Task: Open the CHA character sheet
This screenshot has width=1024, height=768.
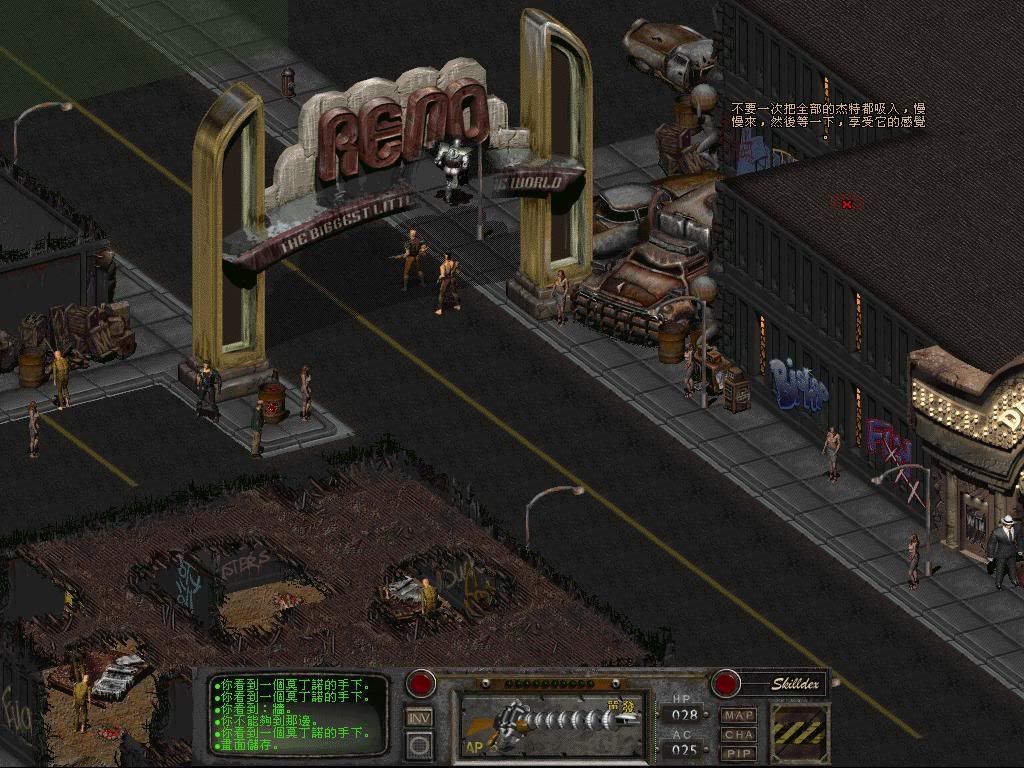Action: click(739, 734)
